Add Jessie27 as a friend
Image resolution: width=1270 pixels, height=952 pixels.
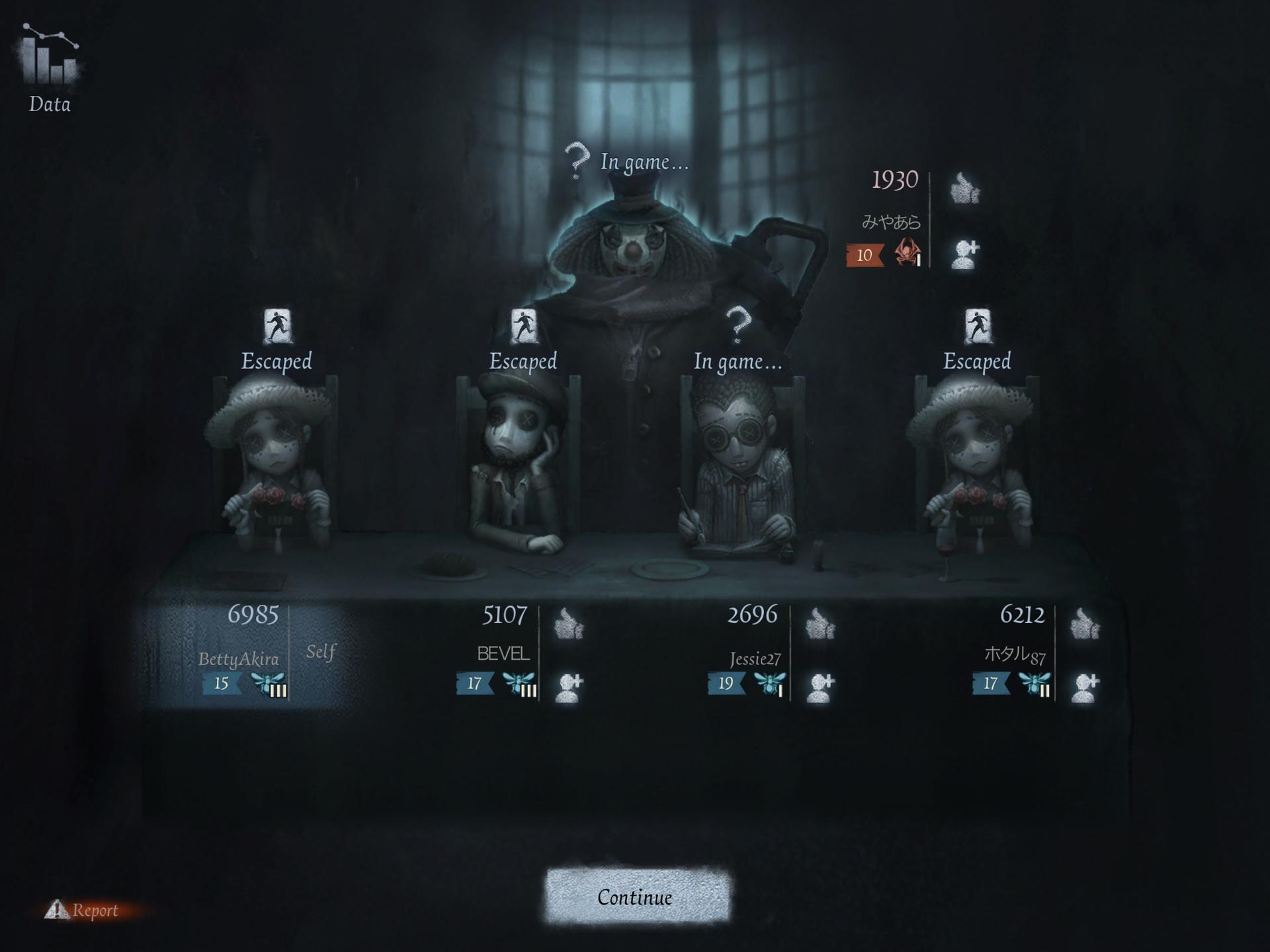[820, 687]
